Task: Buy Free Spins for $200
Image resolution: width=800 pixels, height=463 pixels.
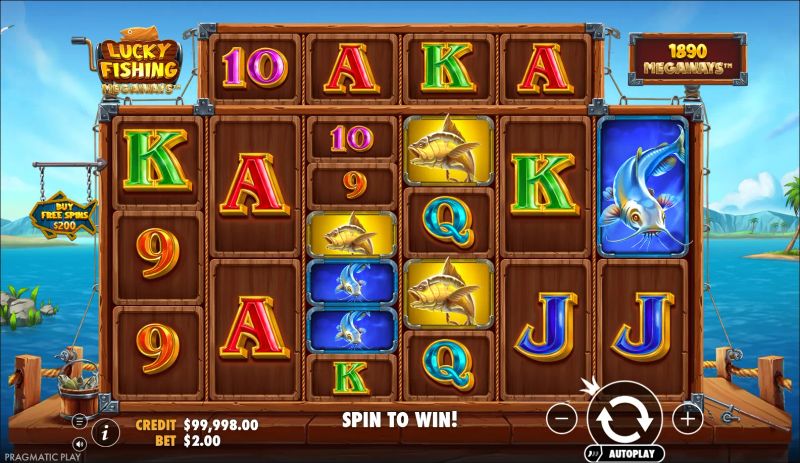Action: click(x=62, y=215)
